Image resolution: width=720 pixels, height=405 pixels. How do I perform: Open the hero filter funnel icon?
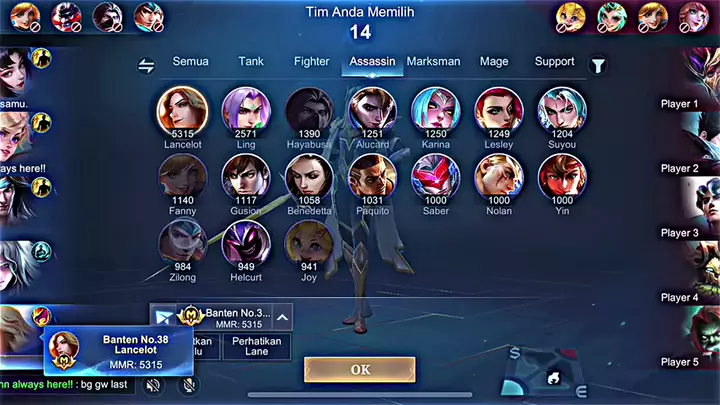coord(599,66)
